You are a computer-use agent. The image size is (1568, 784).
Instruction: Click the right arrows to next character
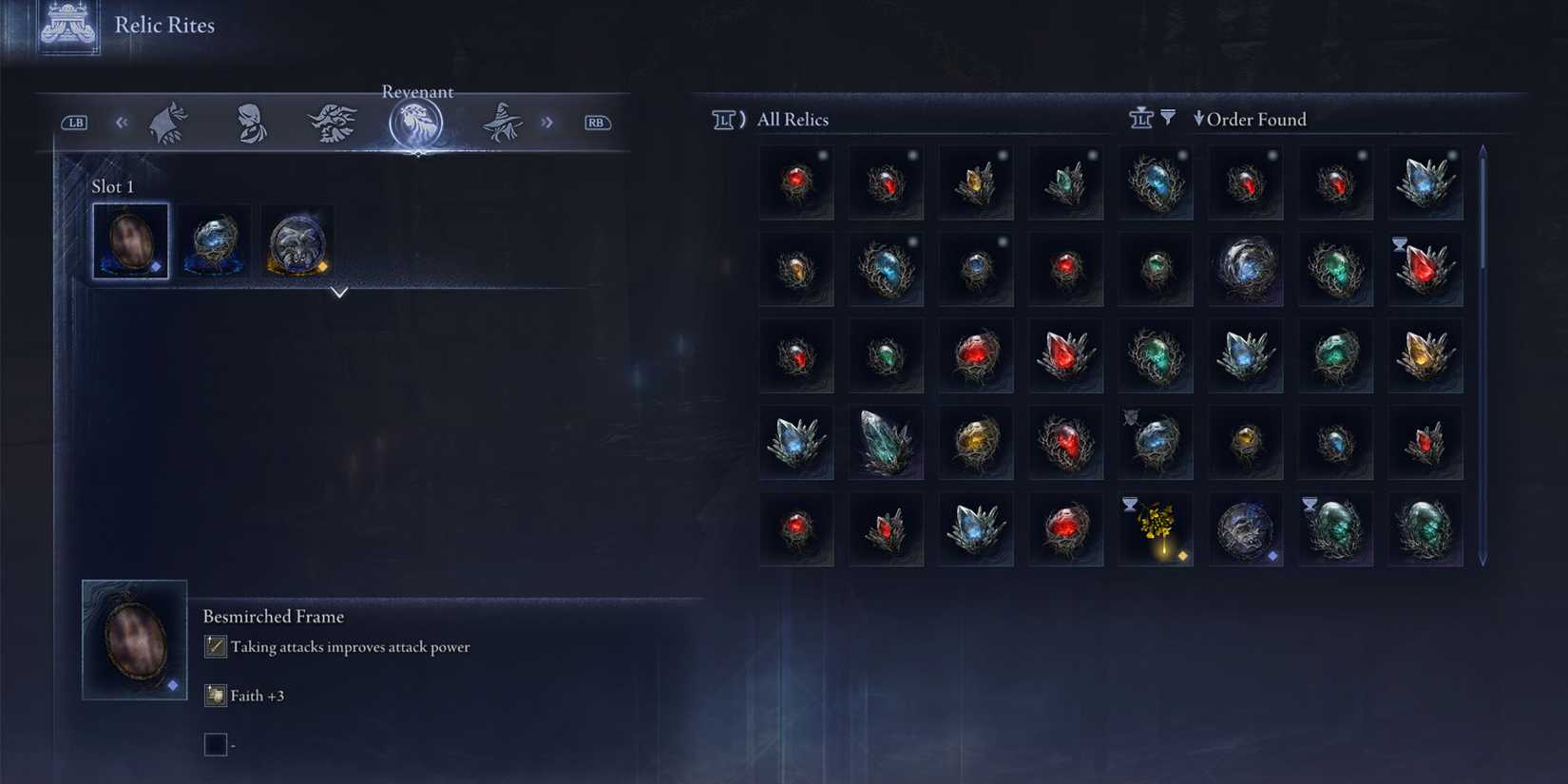(x=547, y=122)
